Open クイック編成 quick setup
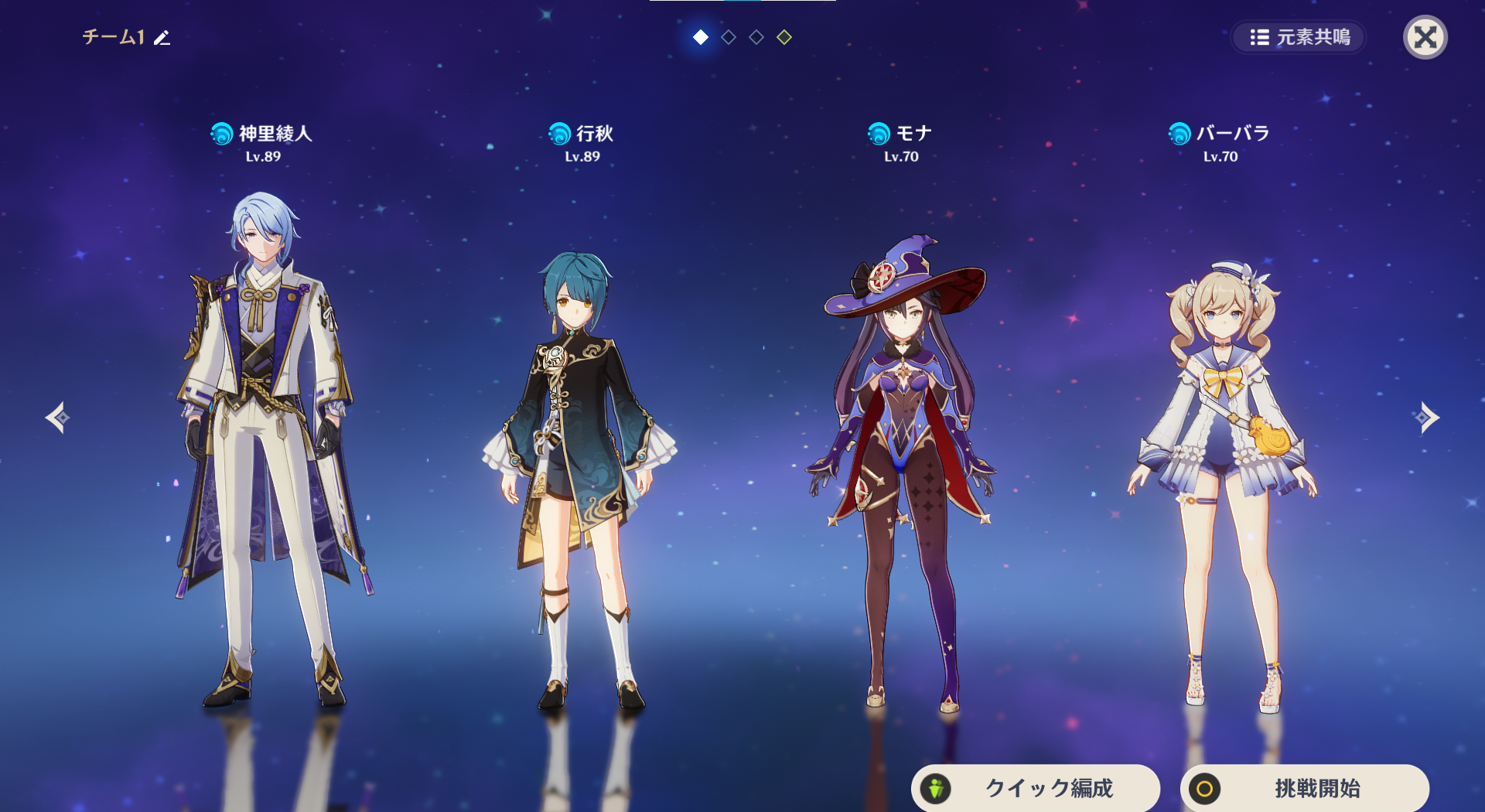This screenshot has height=812, width=1485. (1035, 788)
